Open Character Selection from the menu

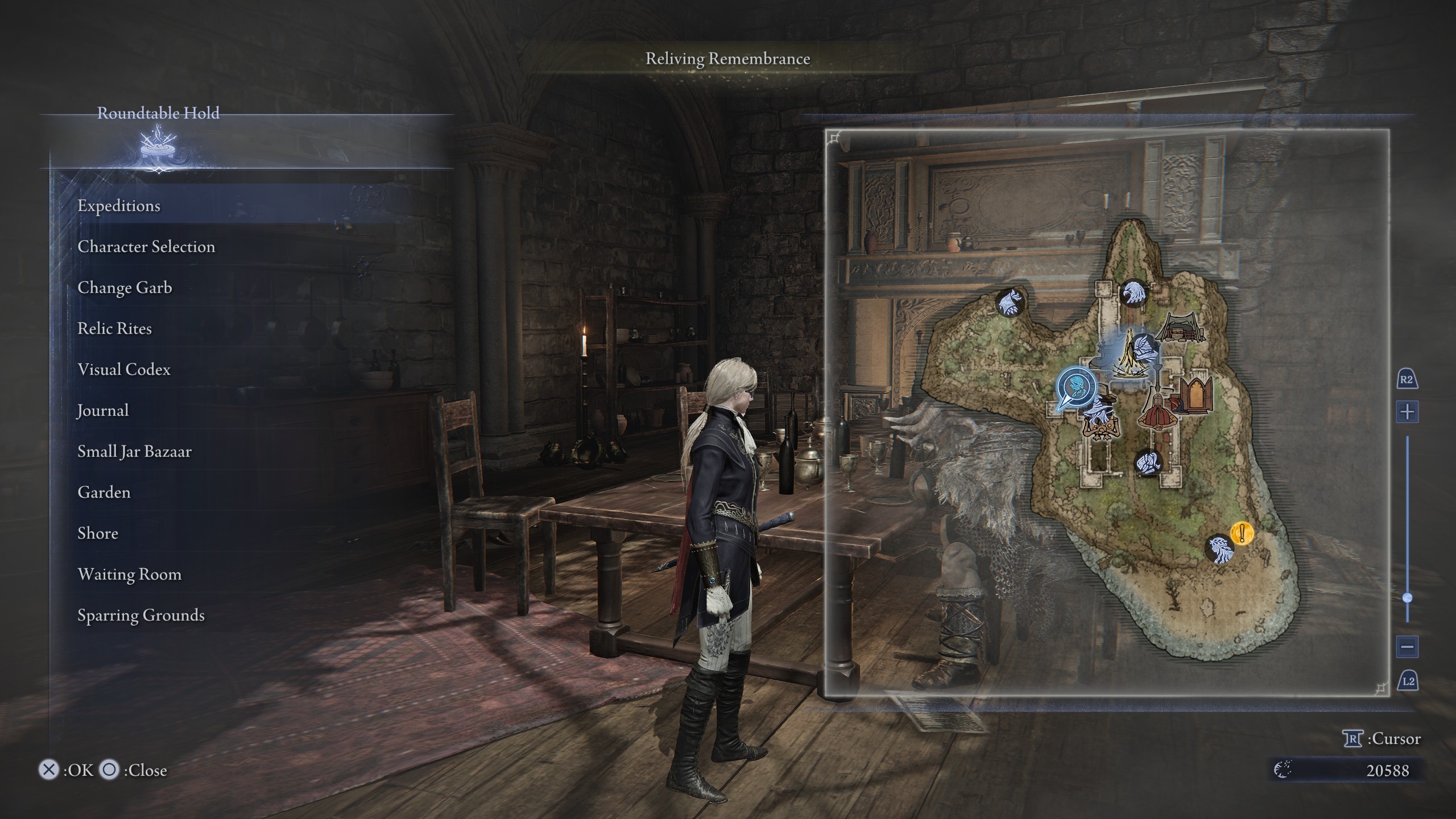146,247
